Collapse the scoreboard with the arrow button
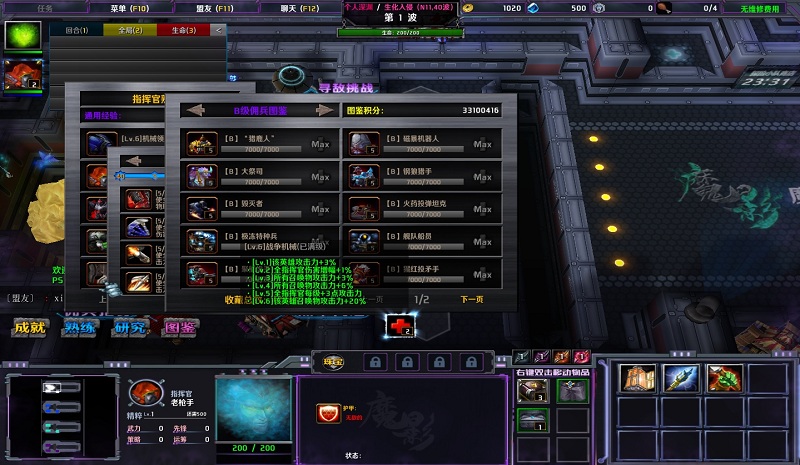Screen dimensions: 800x465 pos(220,30)
